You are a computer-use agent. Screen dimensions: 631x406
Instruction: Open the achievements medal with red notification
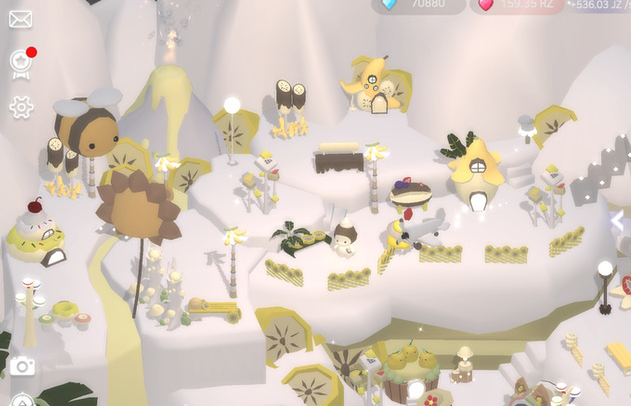[20, 62]
